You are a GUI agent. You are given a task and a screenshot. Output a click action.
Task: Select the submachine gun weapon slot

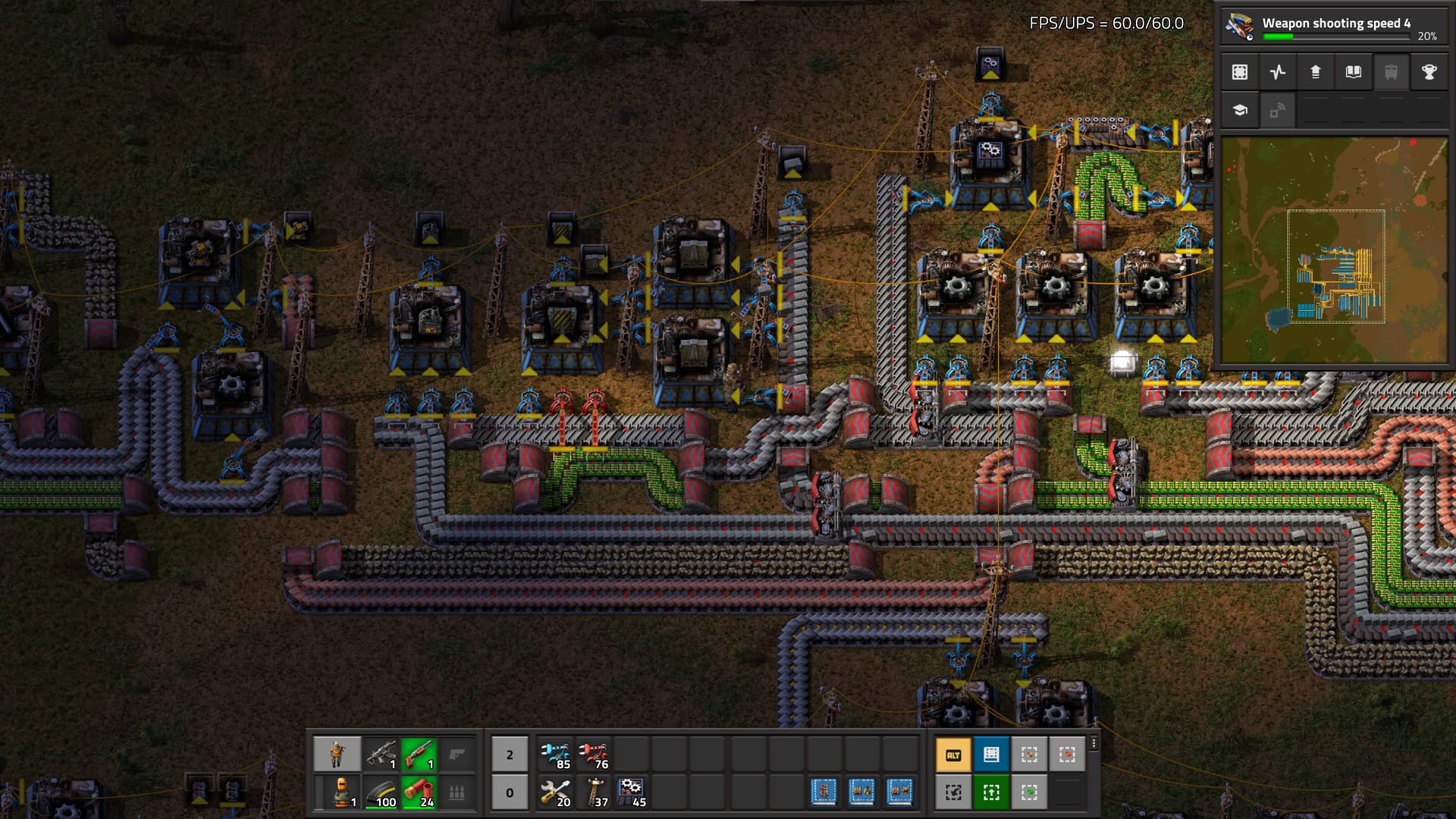[381, 755]
